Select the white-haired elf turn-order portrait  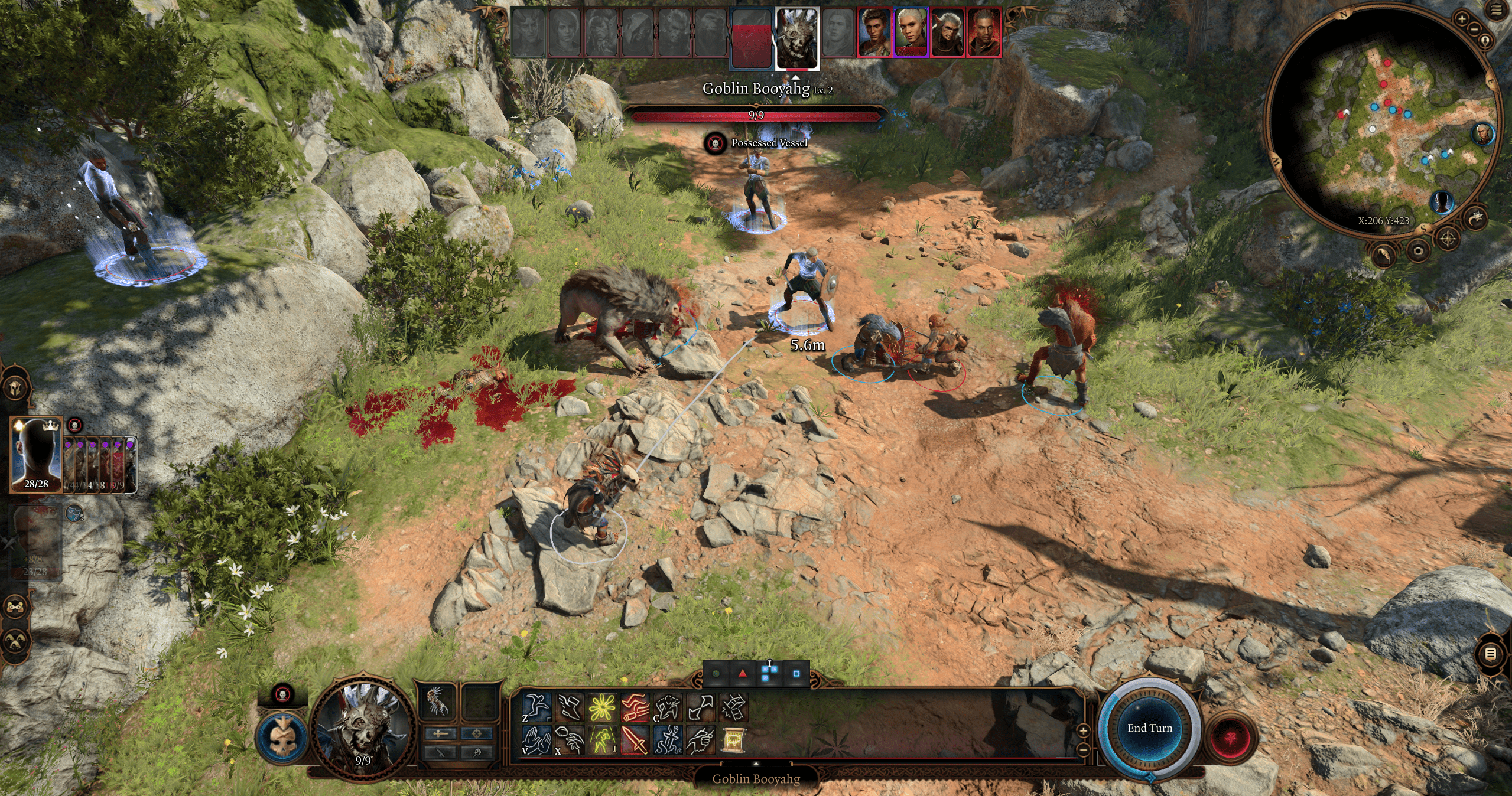pyautogui.click(x=911, y=32)
